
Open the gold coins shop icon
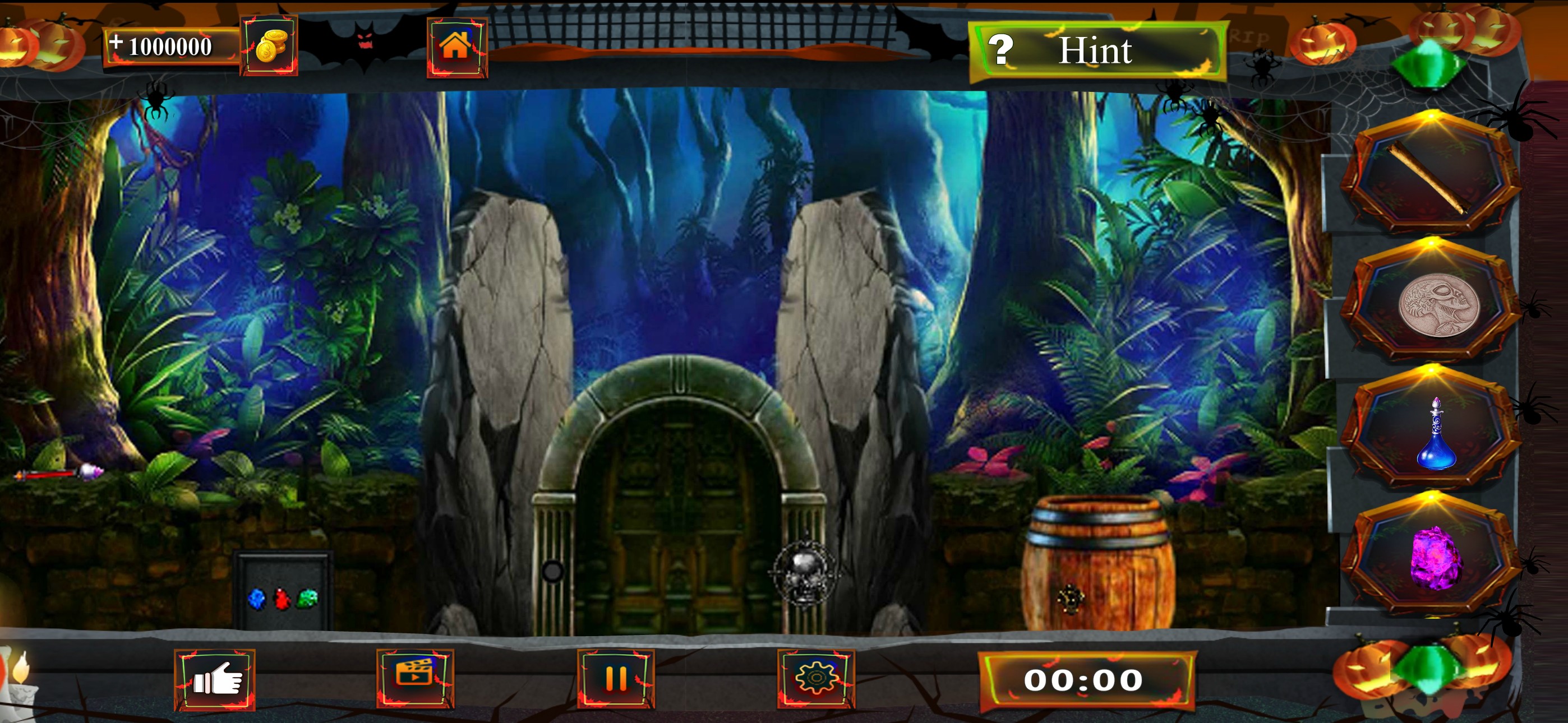coord(269,45)
